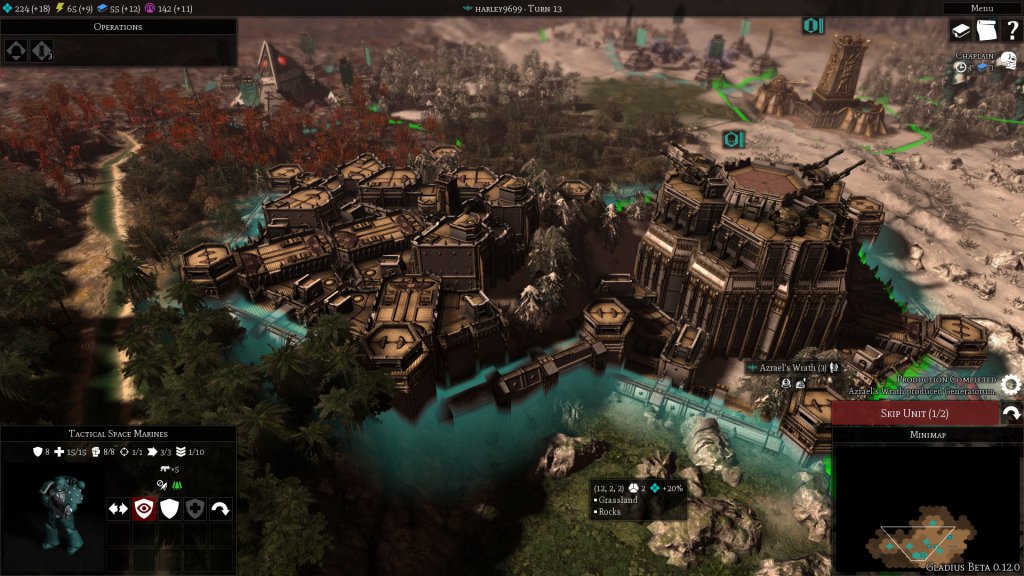Select the Chaplain research skull icon
Image resolution: width=1024 pixels, height=576 pixels.
[x=1007, y=62]
